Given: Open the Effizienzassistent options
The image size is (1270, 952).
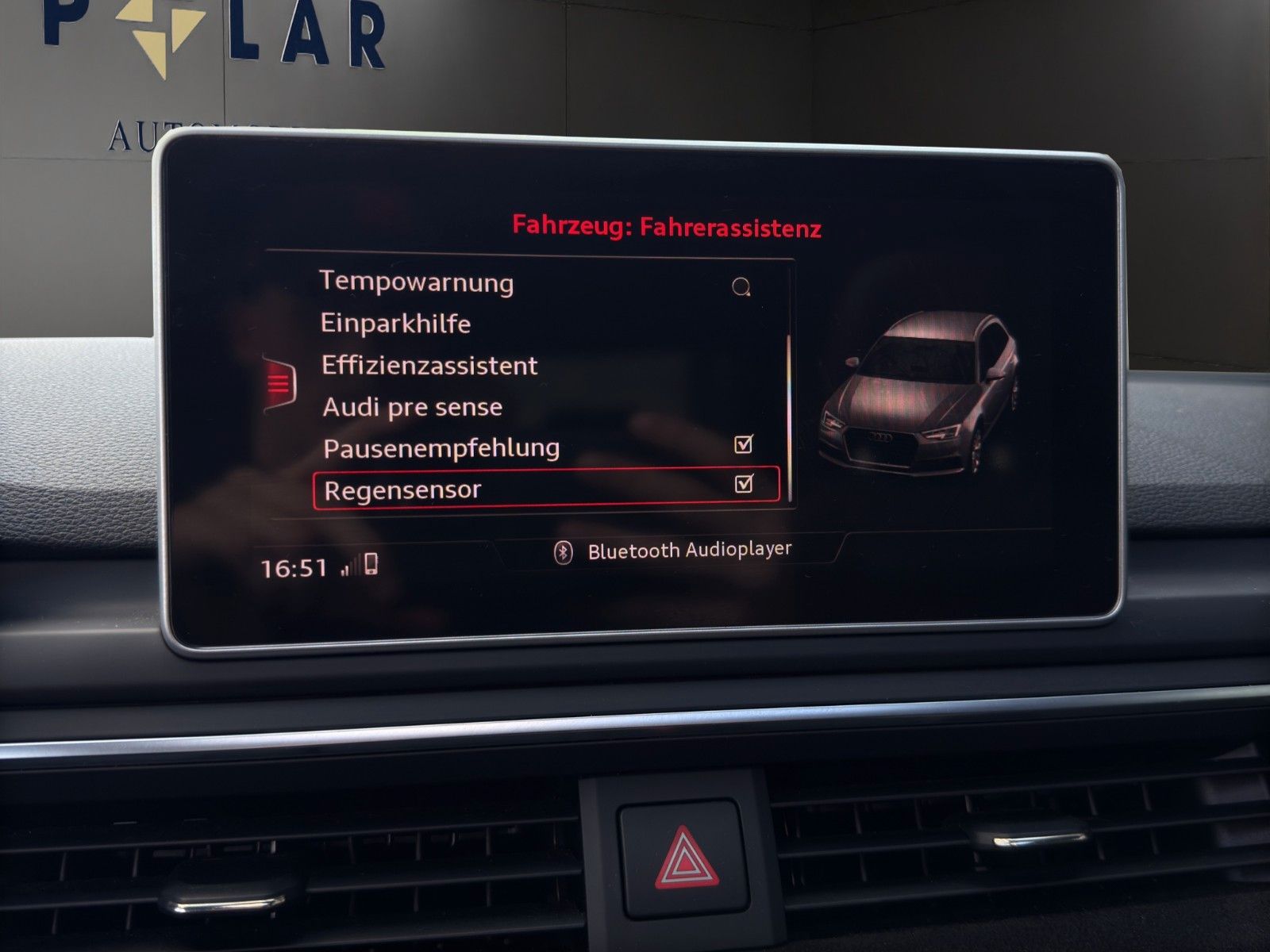Looking at the screenshot, I should (429, 366).
